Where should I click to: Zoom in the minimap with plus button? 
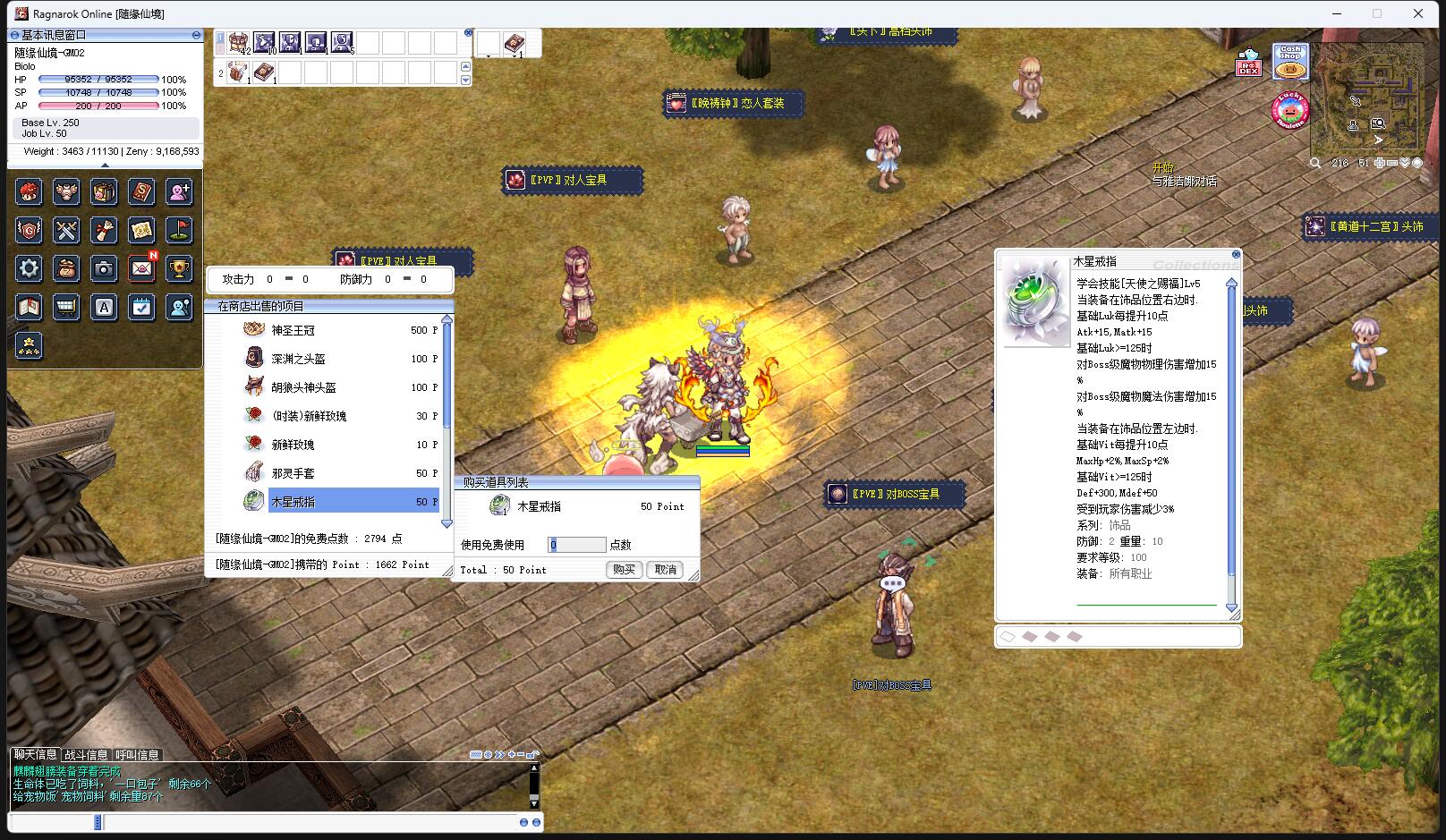click(1381, 163)
